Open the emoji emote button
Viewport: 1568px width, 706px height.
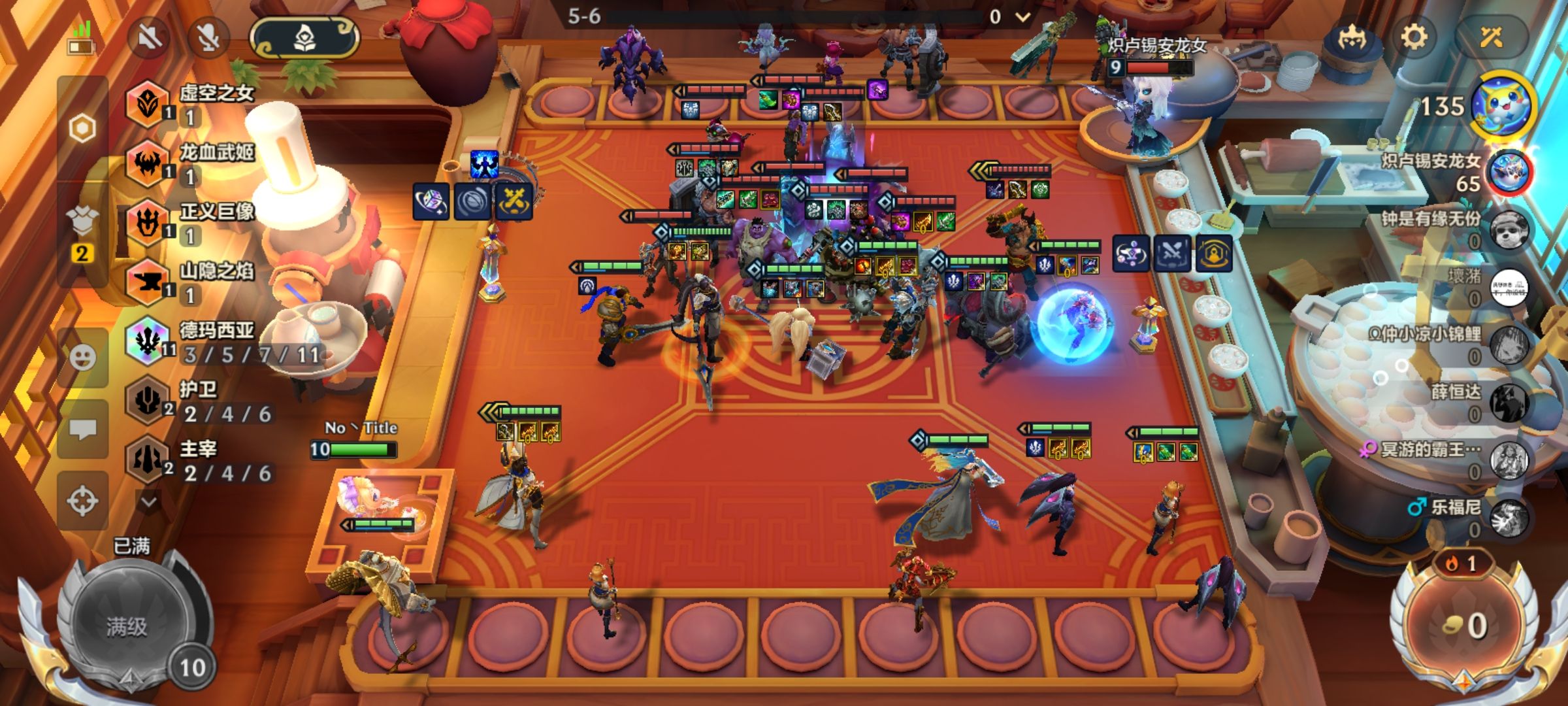pyautogui.click(x=82, y=358)
